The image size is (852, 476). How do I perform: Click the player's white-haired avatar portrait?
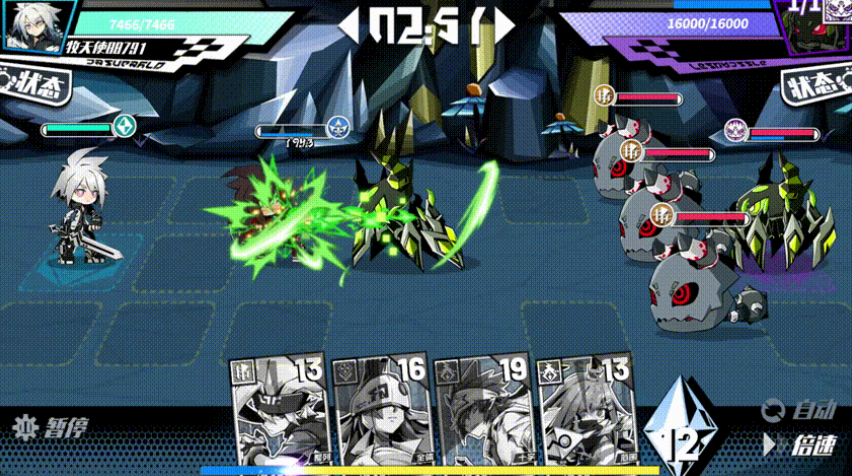[27, 26]
